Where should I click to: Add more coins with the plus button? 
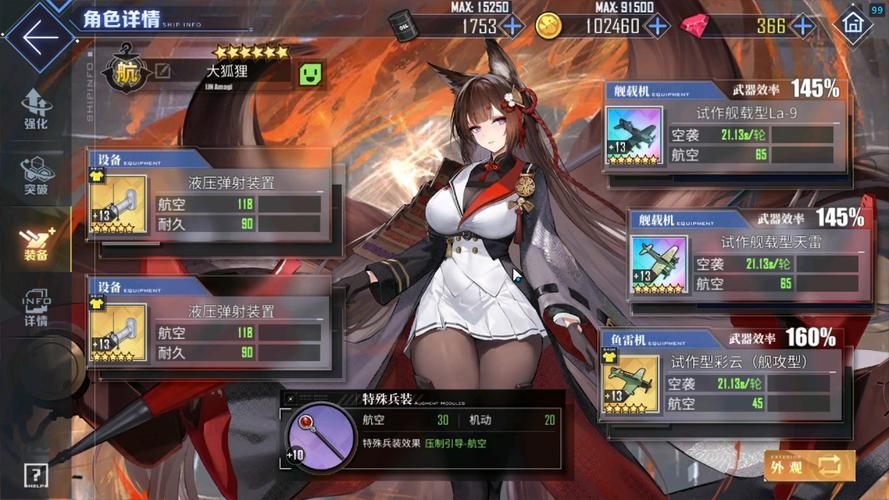[654, 26]
